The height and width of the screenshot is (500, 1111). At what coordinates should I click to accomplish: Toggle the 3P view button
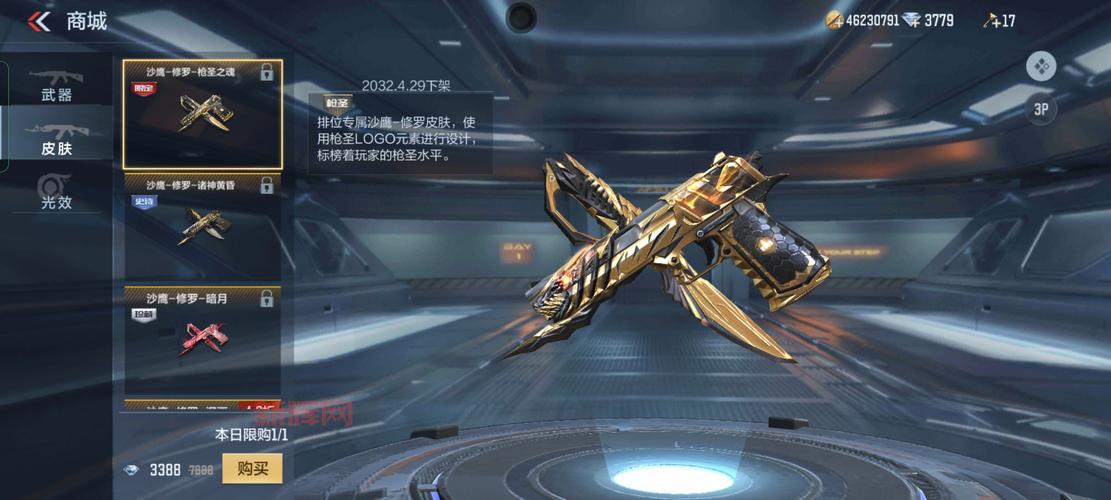coord(1040,109)
